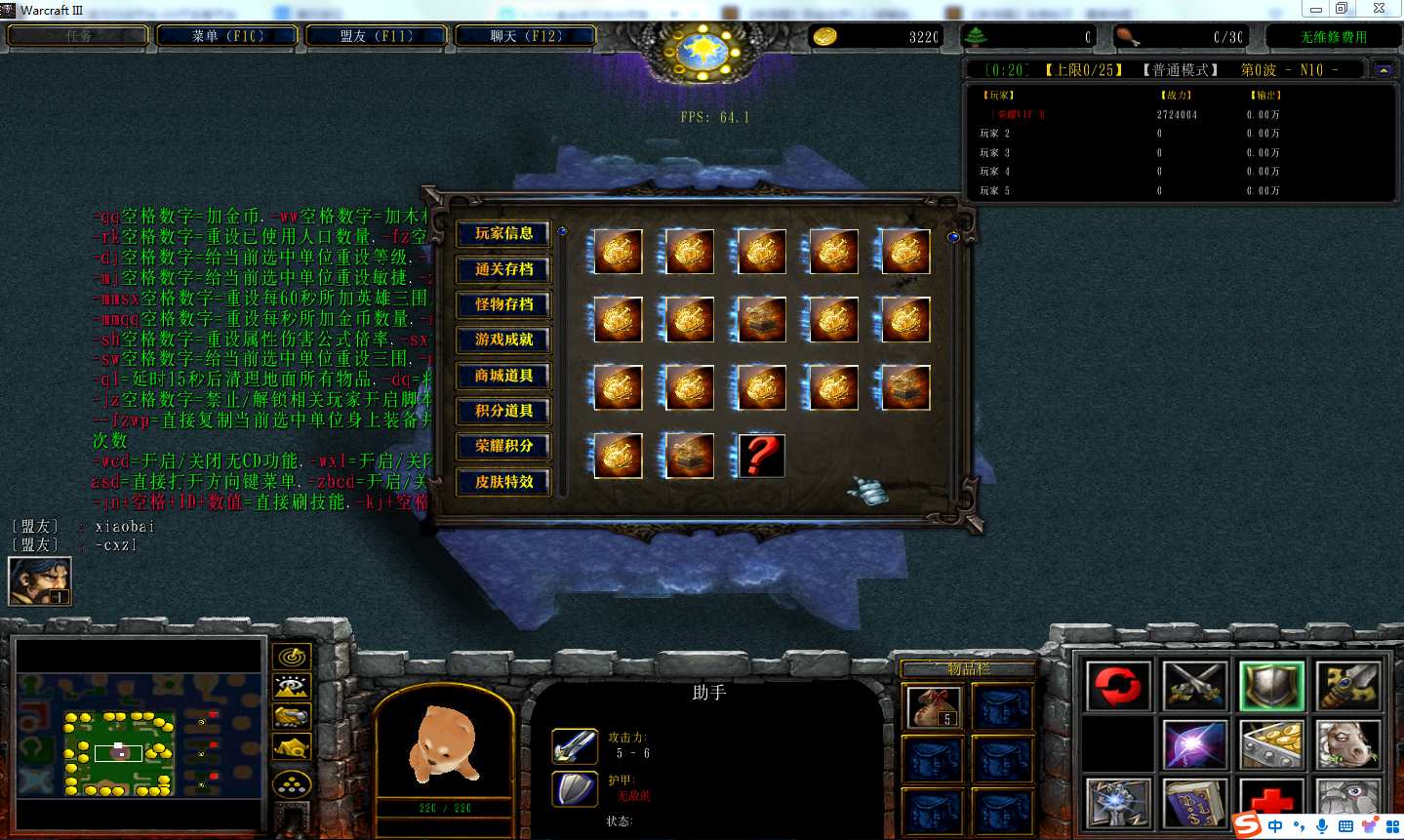This screenshot has width=1404, height=840.
Task: Show the 游戏成就 achievements section
Action: [x=503, y=340]
